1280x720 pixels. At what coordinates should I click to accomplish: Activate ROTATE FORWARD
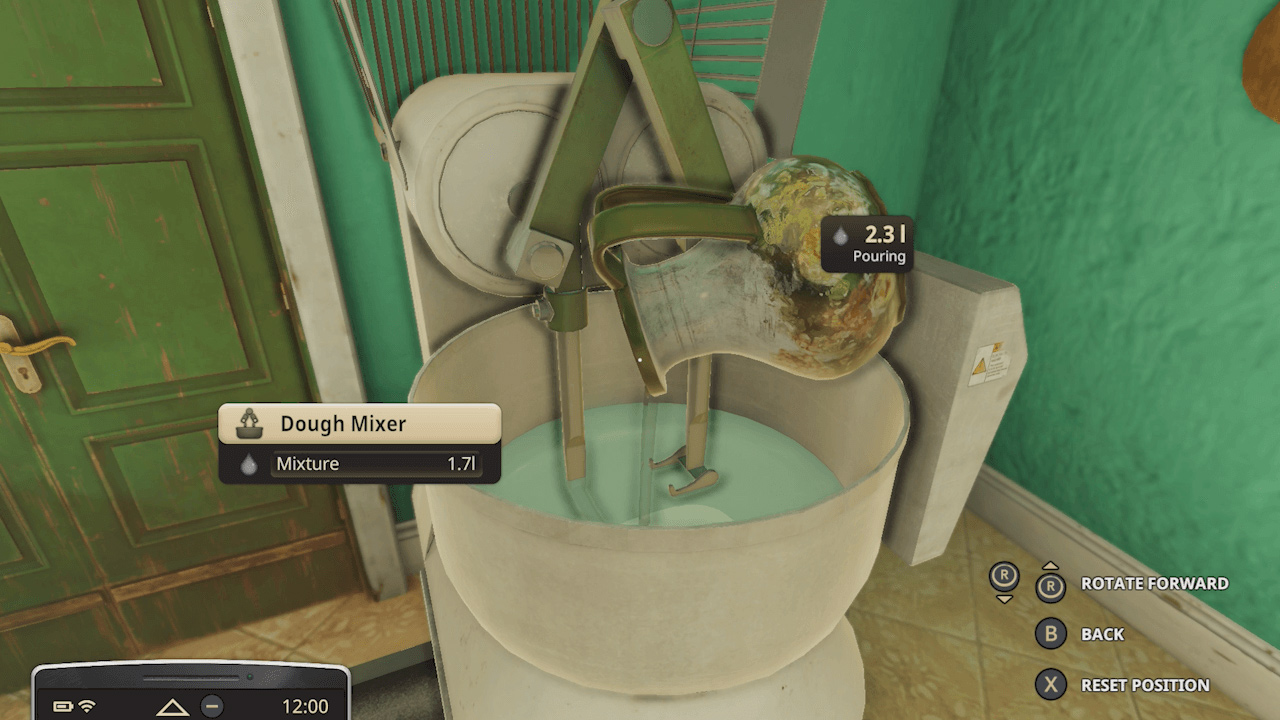coord(1155,582)
